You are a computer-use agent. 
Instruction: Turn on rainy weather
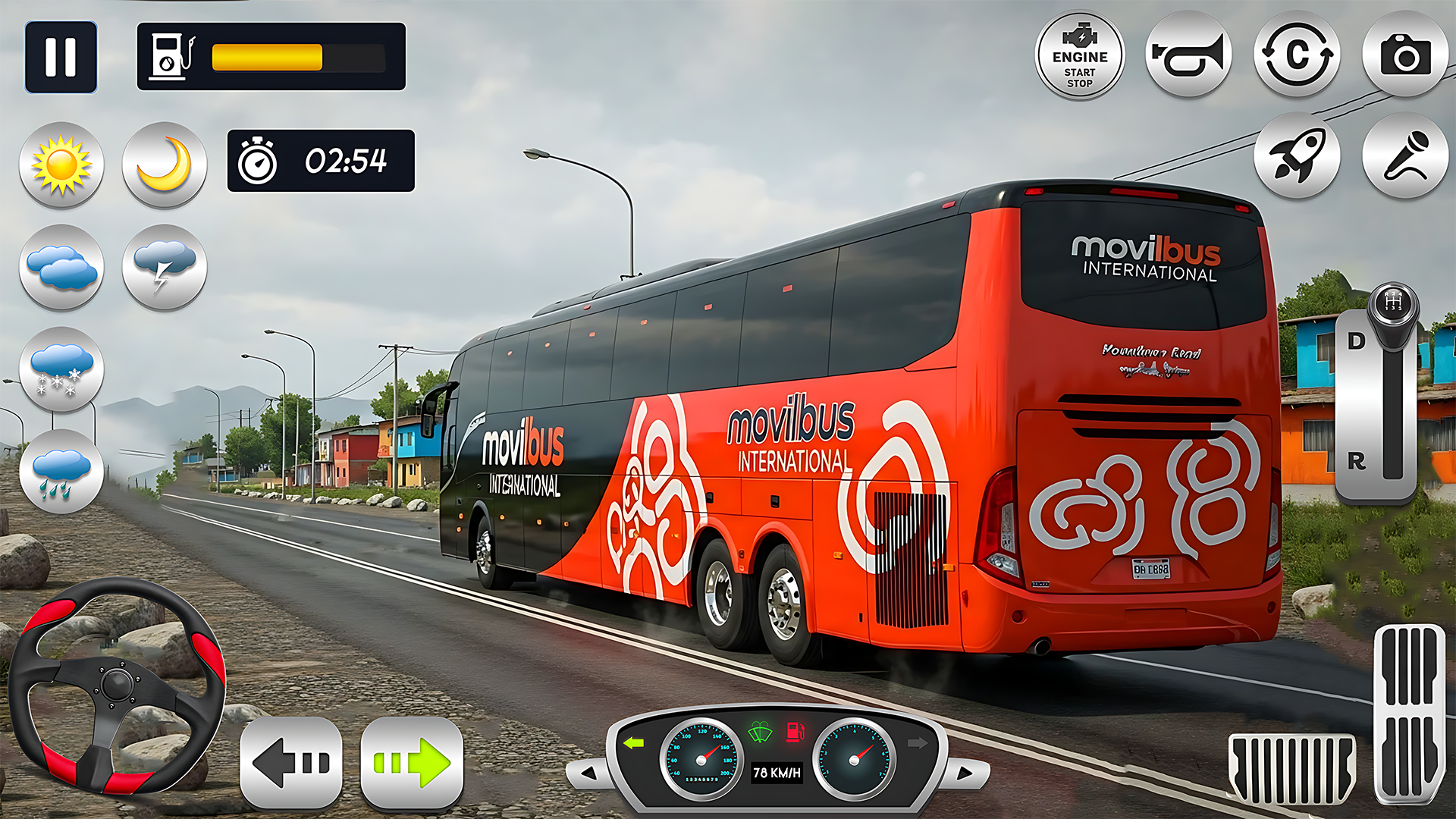click(61, 472)
